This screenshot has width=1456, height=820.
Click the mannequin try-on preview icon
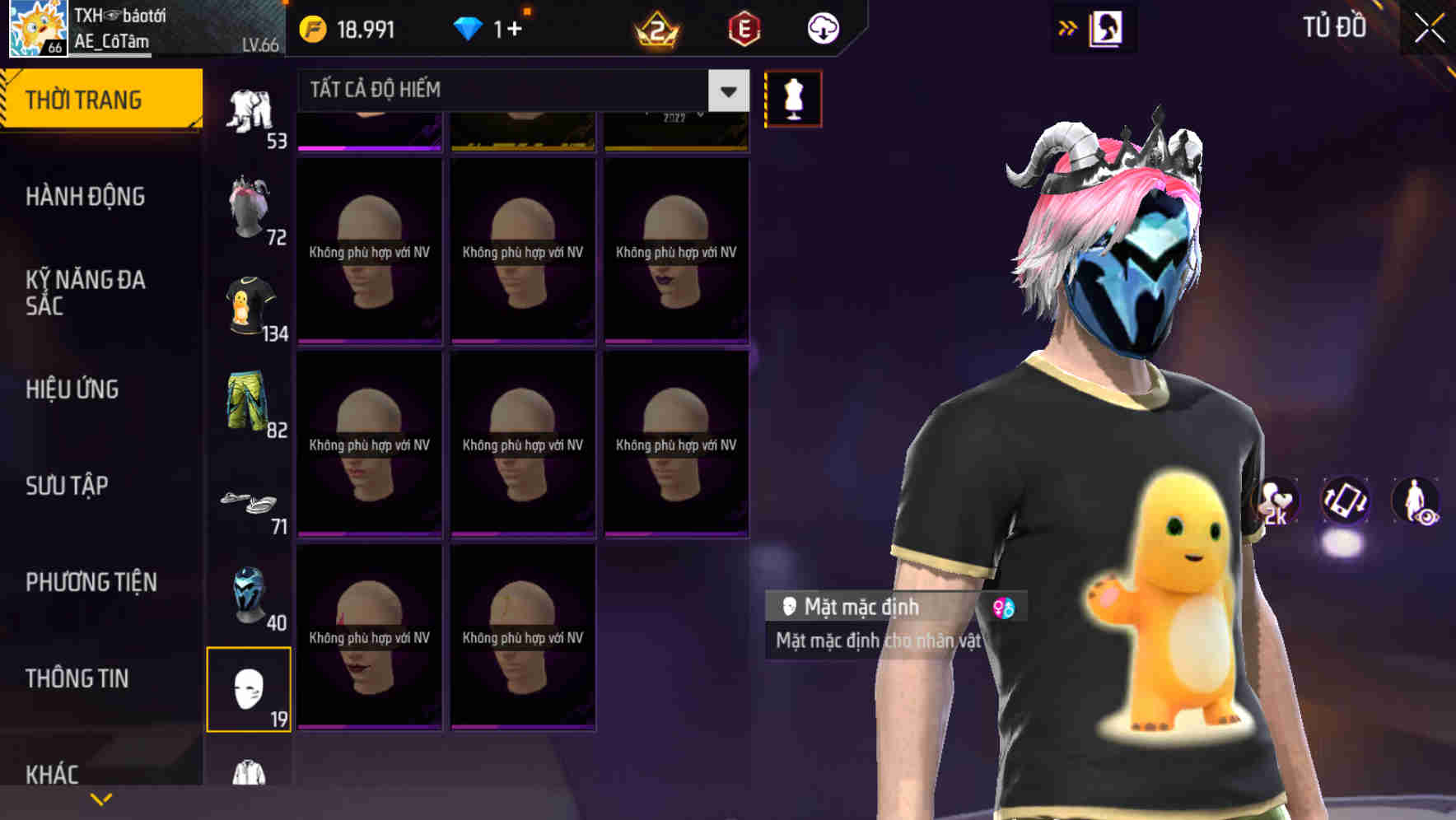[793, 97]
